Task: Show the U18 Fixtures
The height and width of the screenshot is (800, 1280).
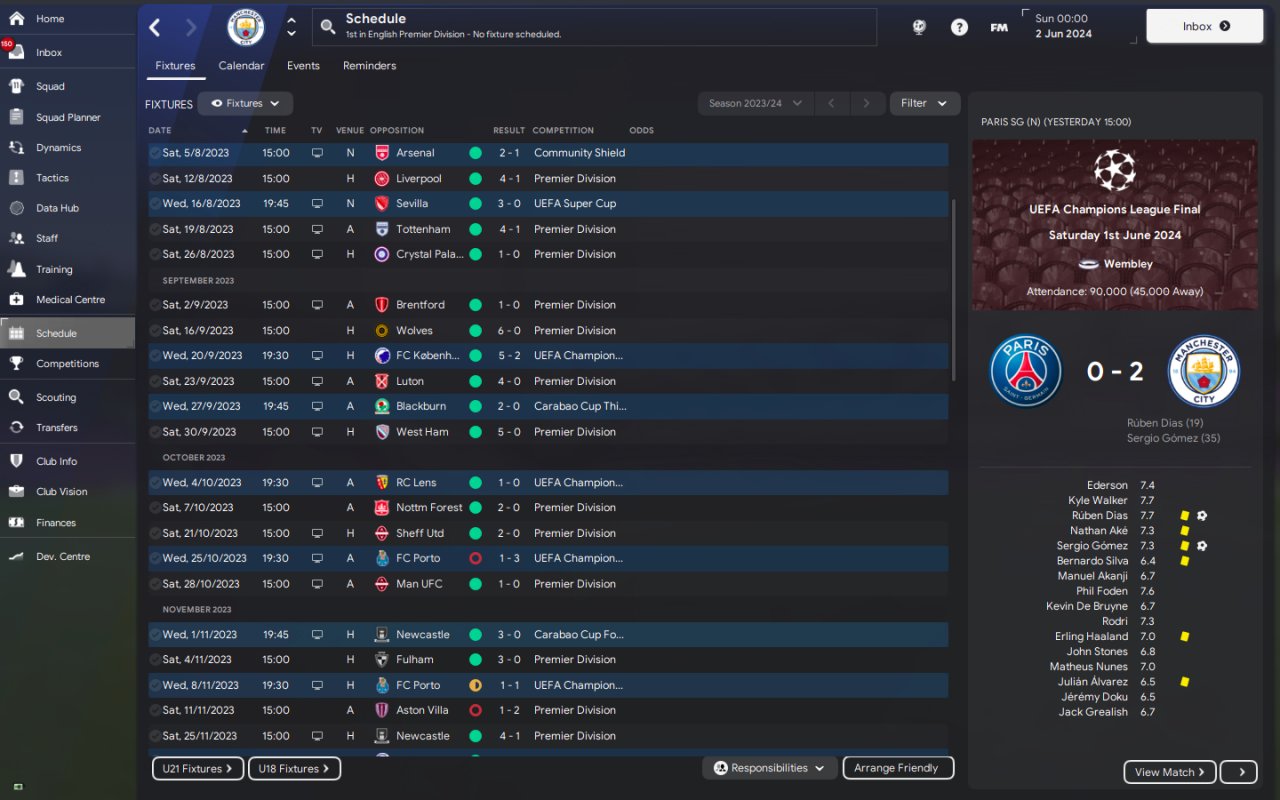Action: pos(294,769)
